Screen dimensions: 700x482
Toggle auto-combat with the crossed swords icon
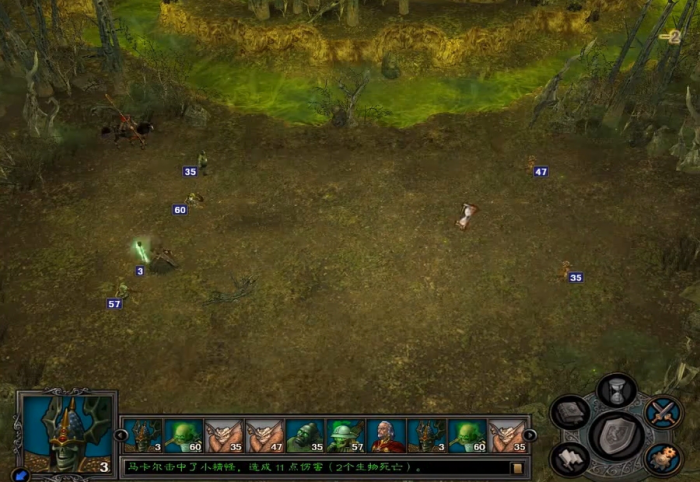click(x=662, y=411)
